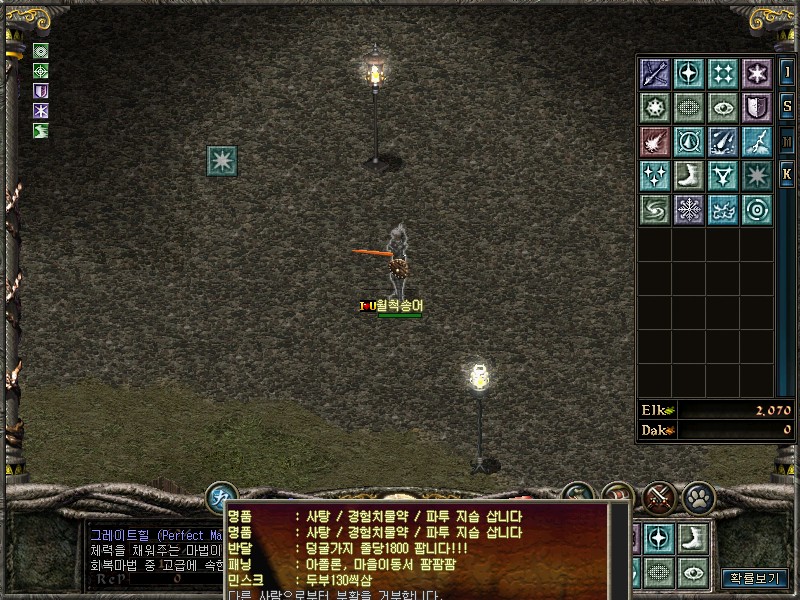Click the crosshair target buff icon

click(x=41, y=71)
